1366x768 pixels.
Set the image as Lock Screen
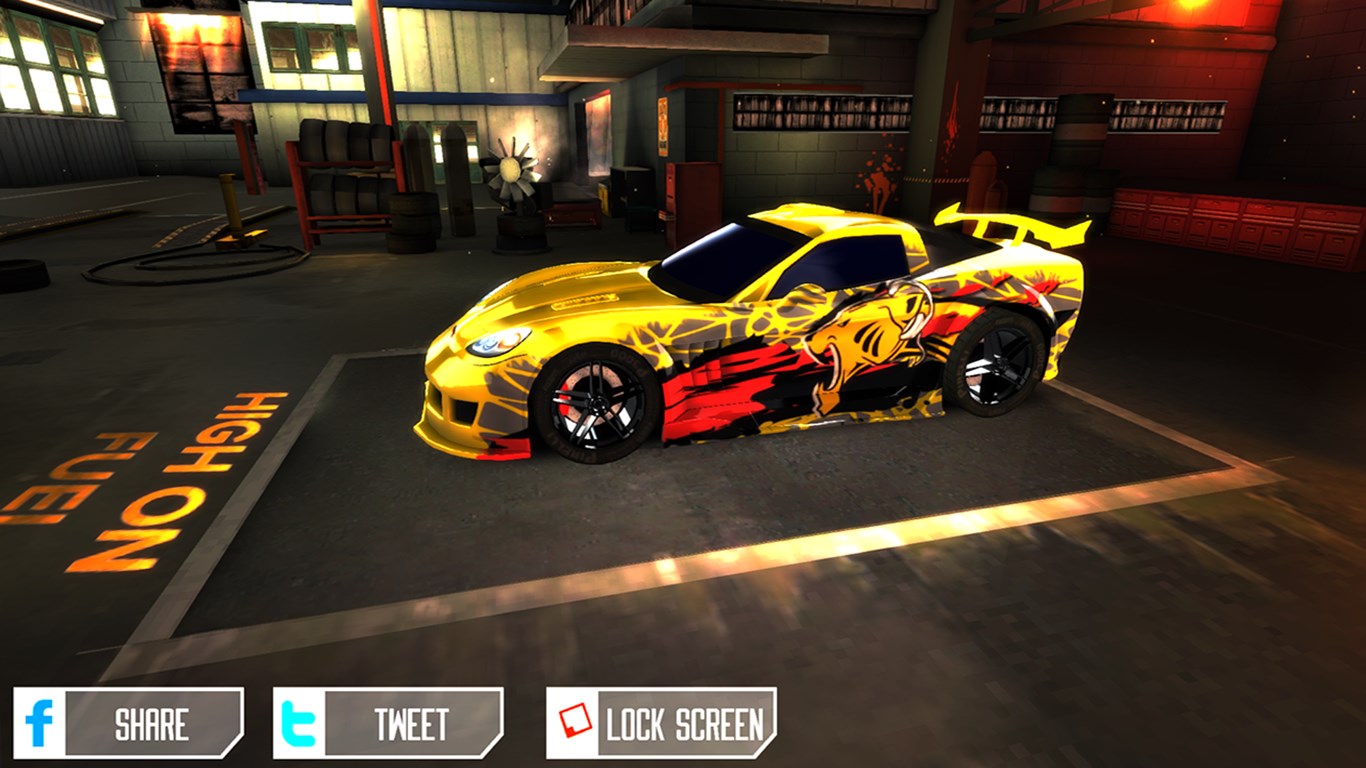[661, 723]
